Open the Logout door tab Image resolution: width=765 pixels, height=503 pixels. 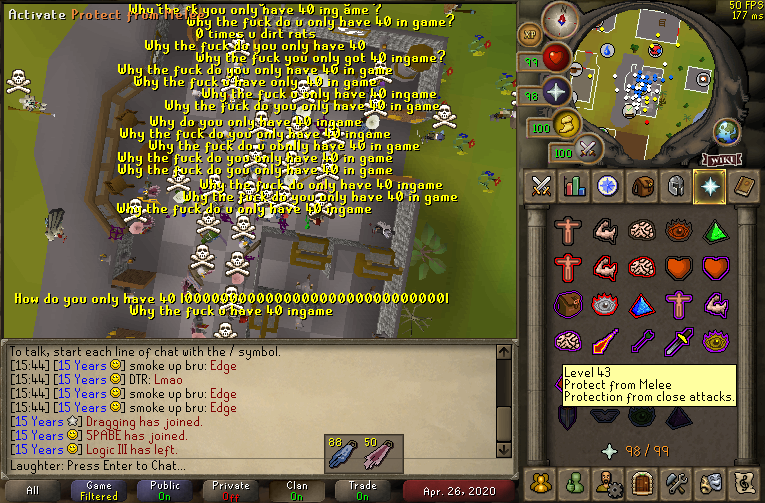(642, 482)
